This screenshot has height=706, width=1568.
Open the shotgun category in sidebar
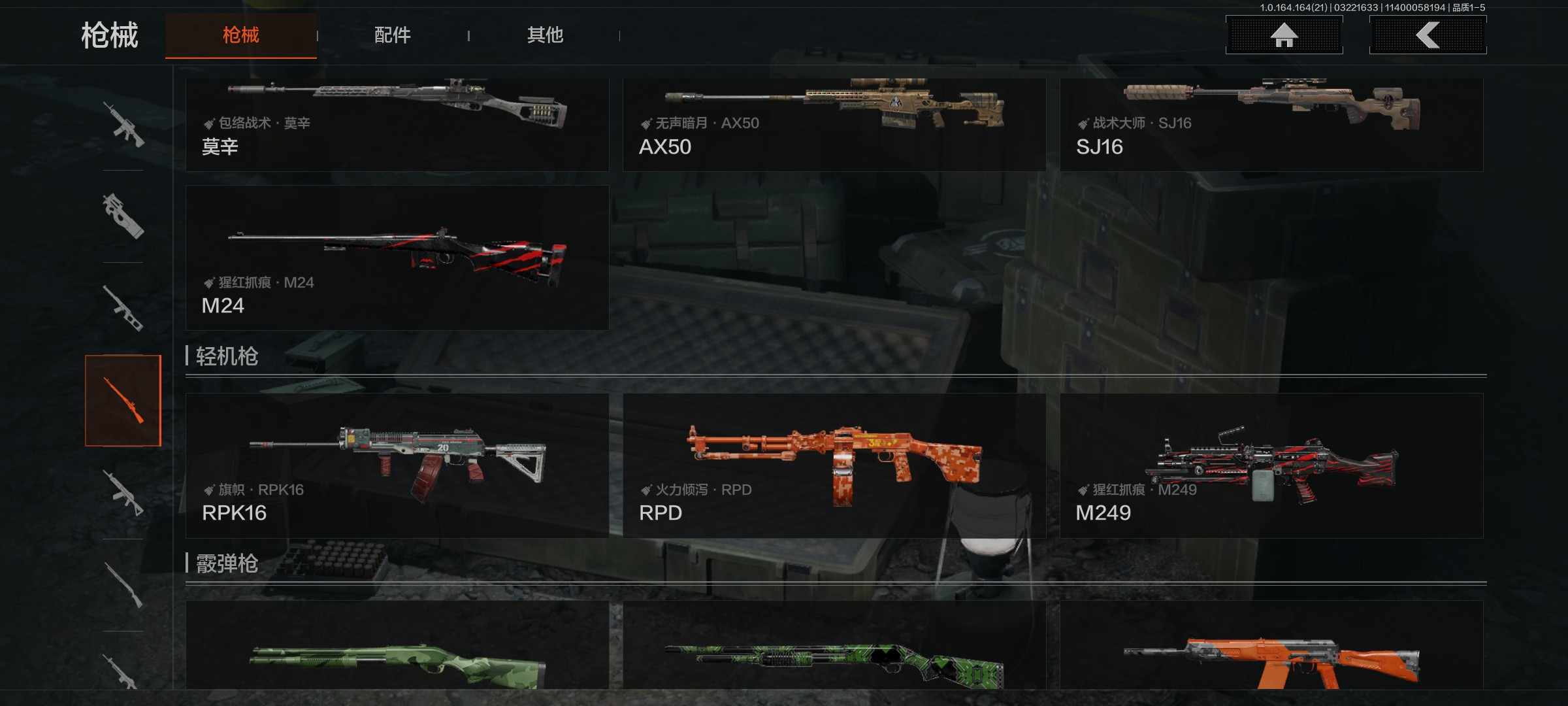[x=123, y=585]
